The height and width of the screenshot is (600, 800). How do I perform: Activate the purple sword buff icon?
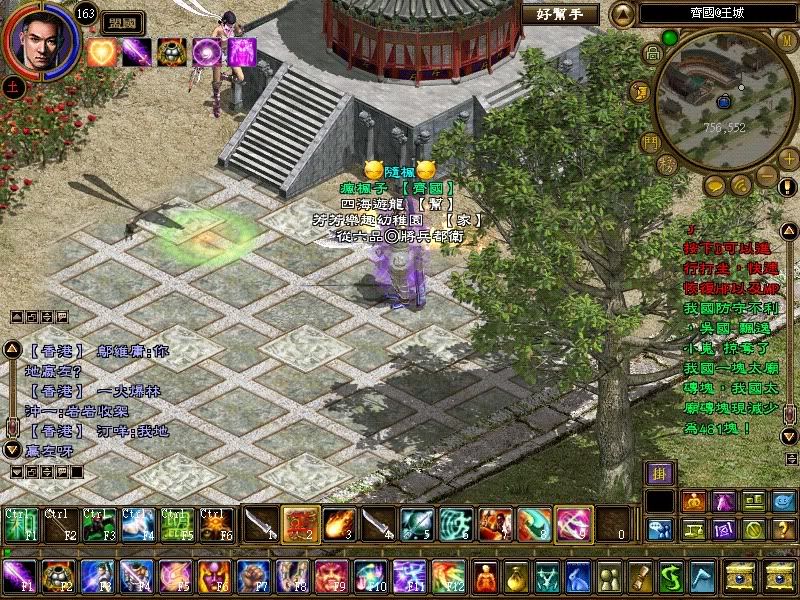(136, 52)
